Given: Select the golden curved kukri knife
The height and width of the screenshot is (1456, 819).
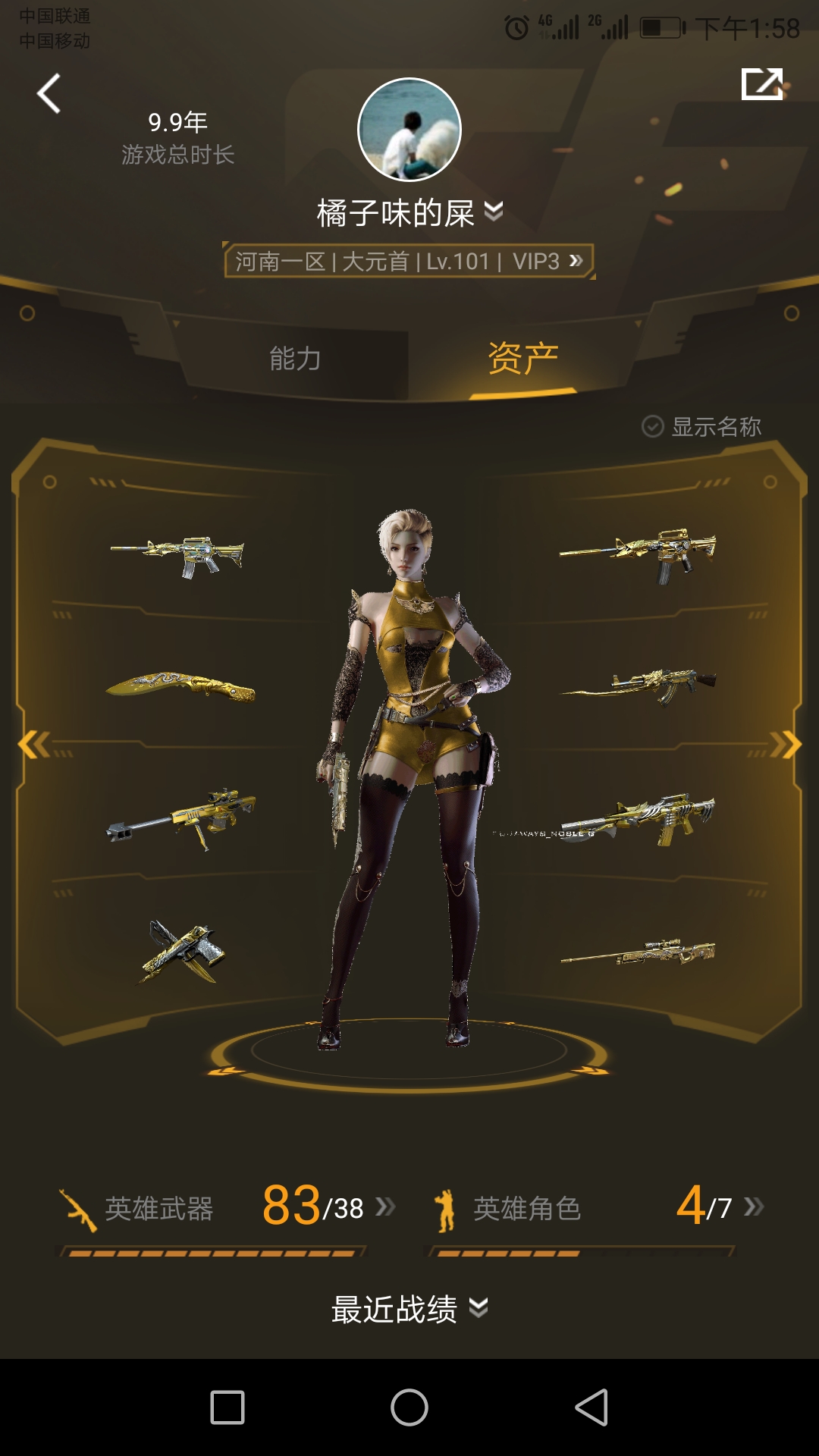Looking at the screenshot, I should [x=180, y=686].
